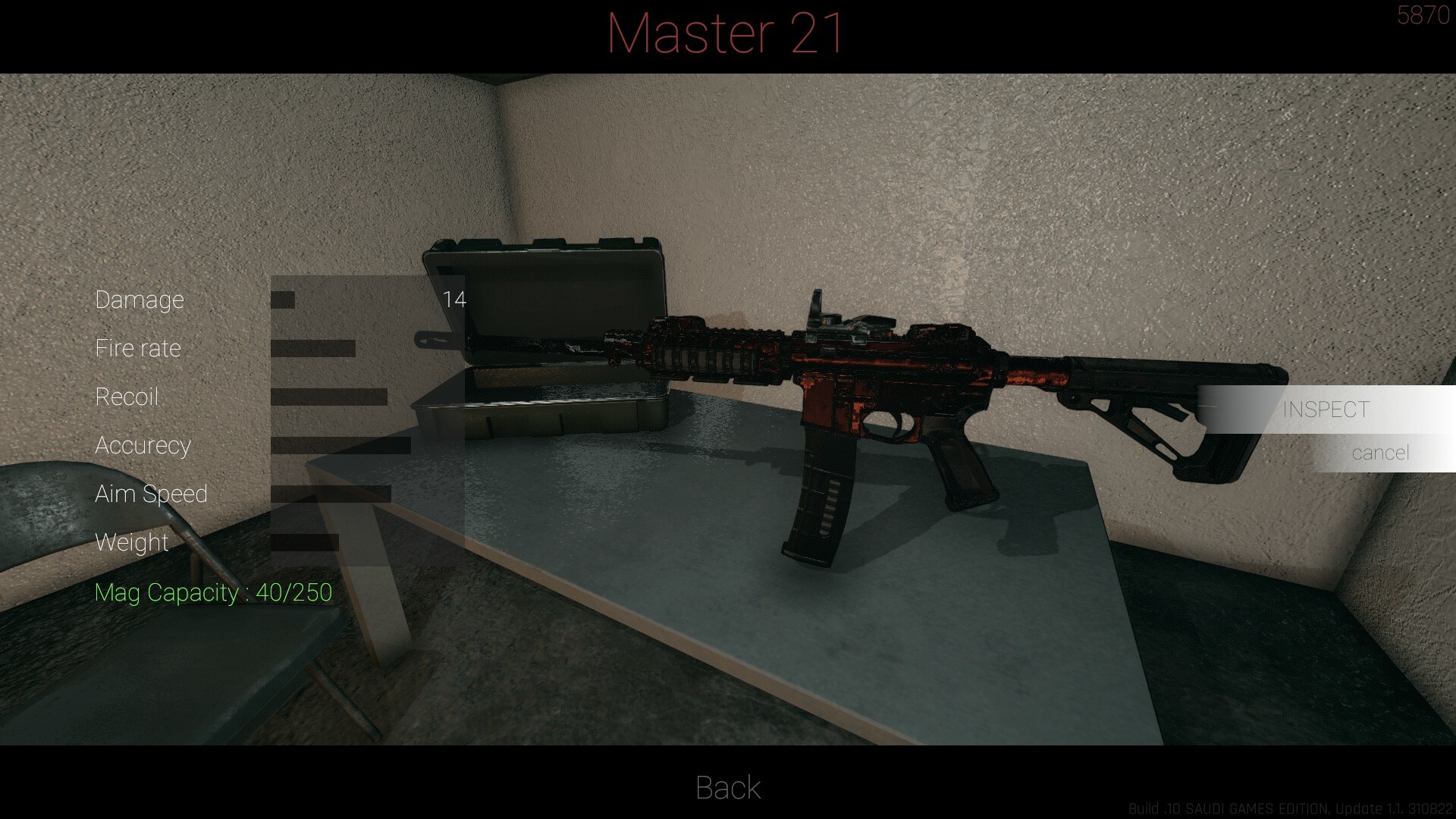Click the Accurecy stat bar

tap(341, 445)
